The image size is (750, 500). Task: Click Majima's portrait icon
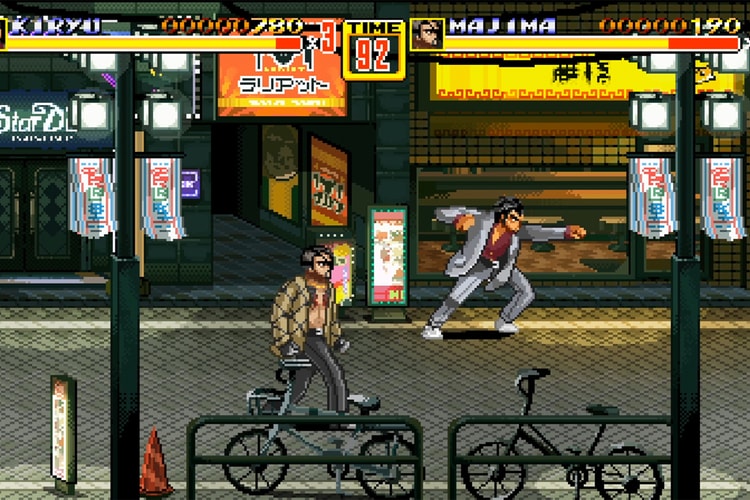(x=428, y=34)
